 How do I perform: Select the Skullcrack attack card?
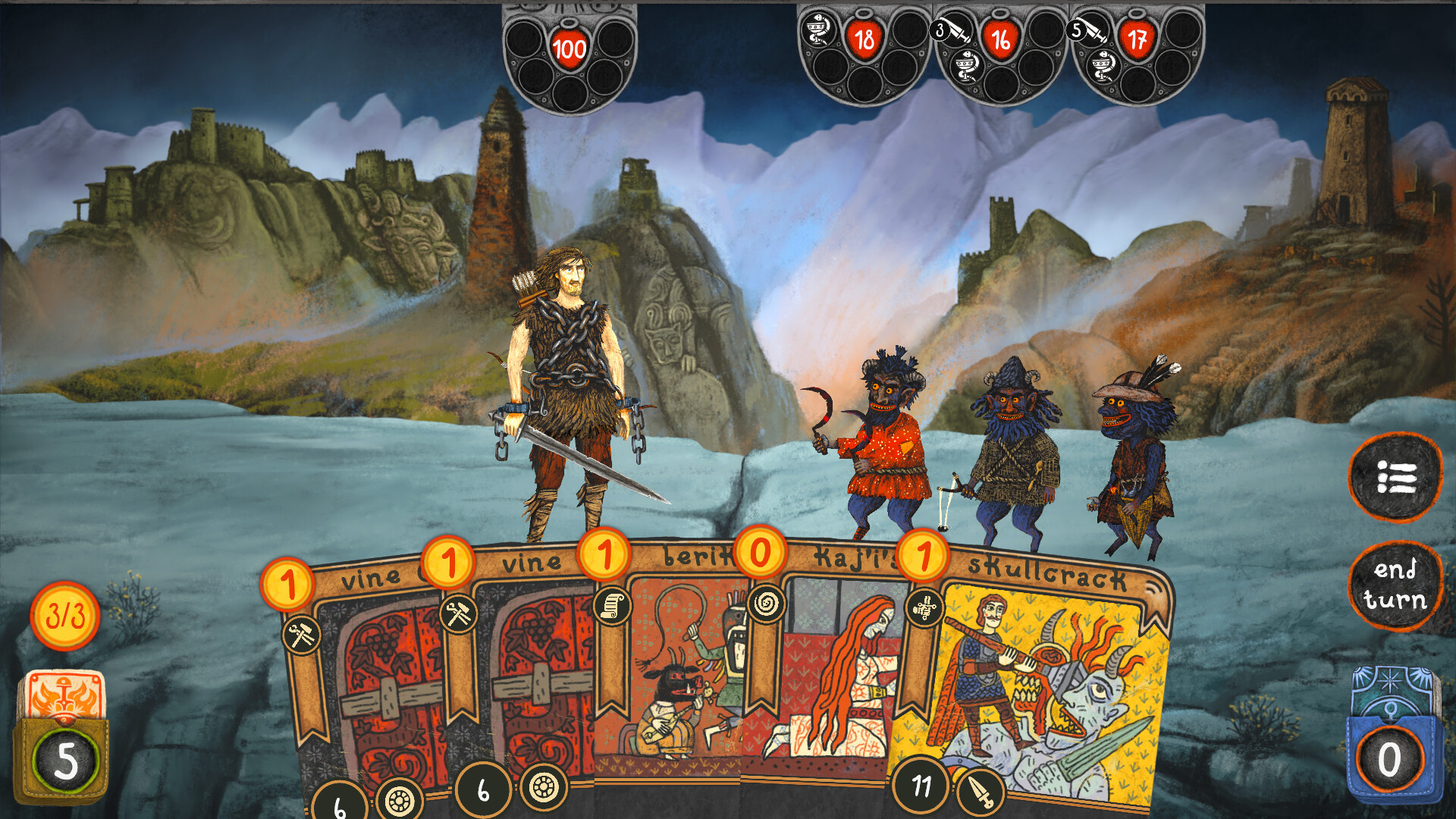[x=1039, y=682]
